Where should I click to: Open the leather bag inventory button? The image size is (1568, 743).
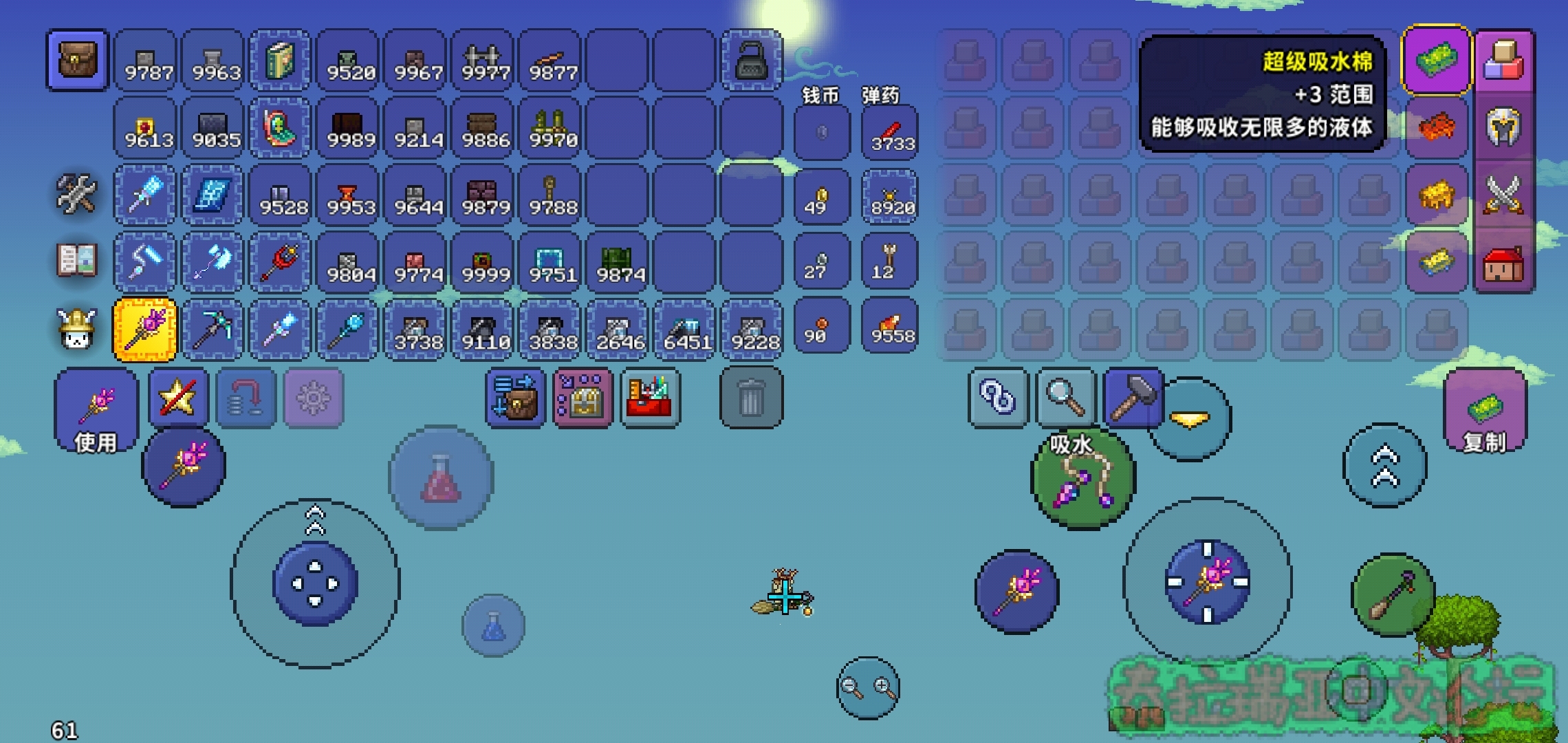(78, 61)
